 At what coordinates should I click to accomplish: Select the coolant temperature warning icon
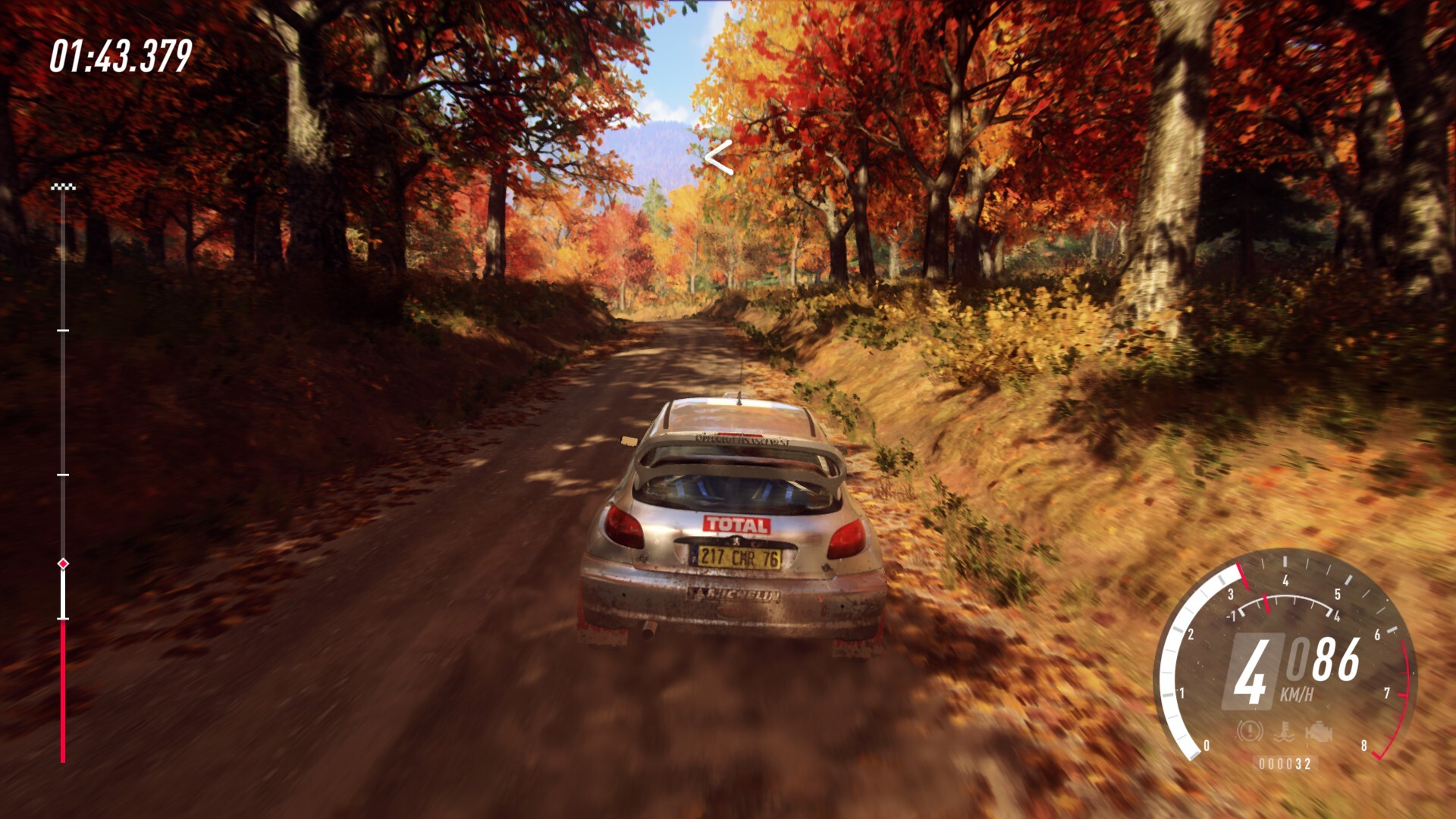1284,732
